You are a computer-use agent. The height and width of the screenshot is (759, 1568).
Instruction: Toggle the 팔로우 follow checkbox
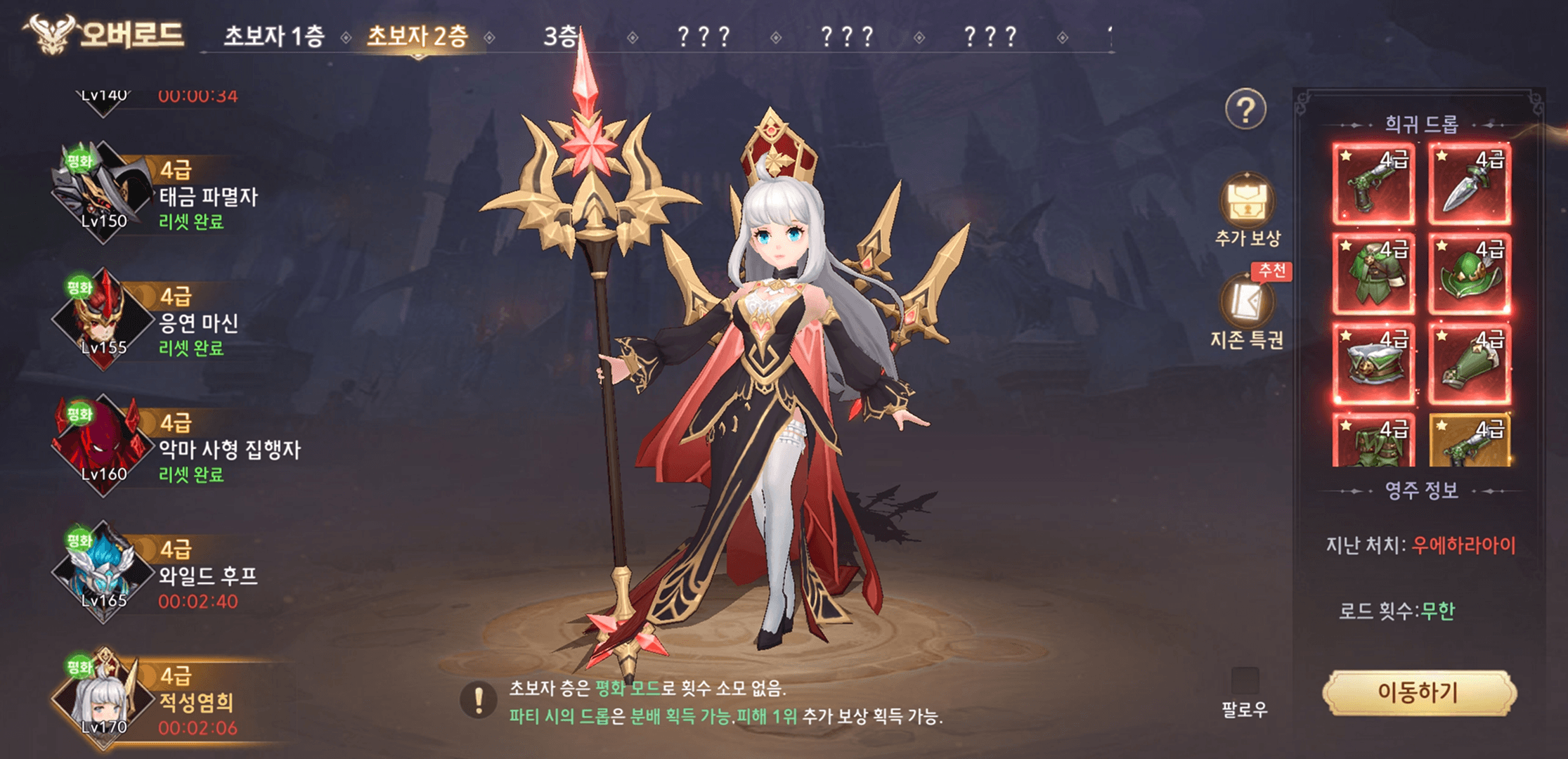[x=1245, y=681]
